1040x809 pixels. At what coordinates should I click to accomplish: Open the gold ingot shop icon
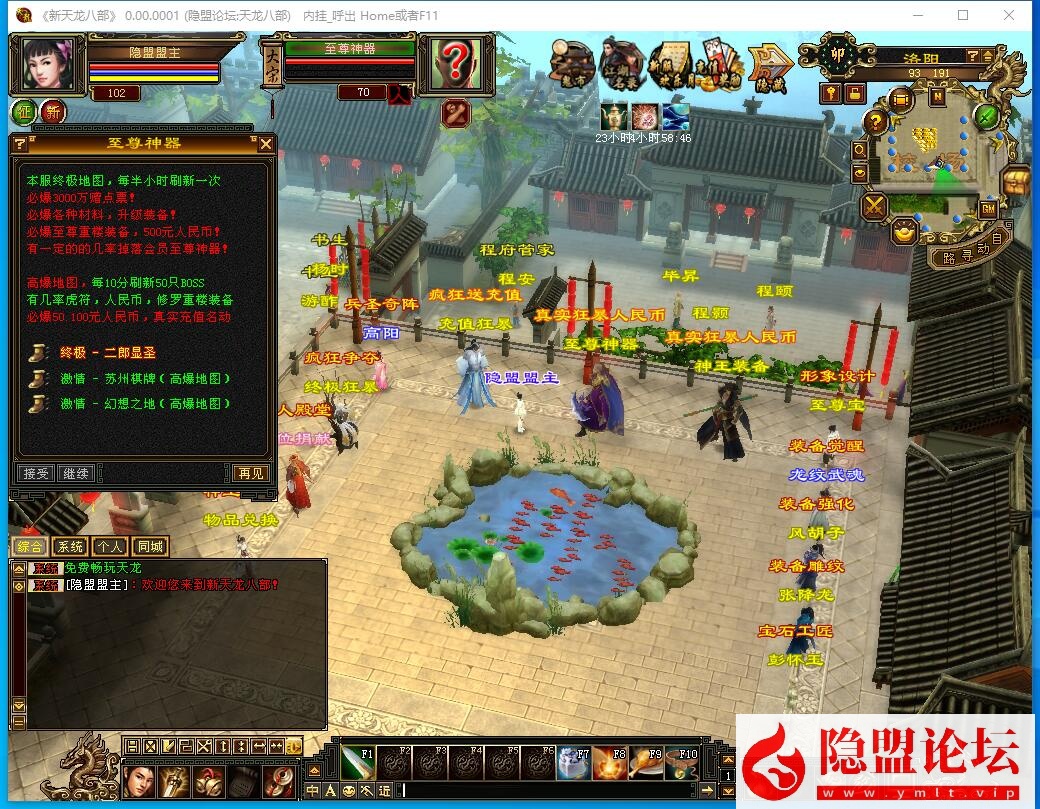904,232
